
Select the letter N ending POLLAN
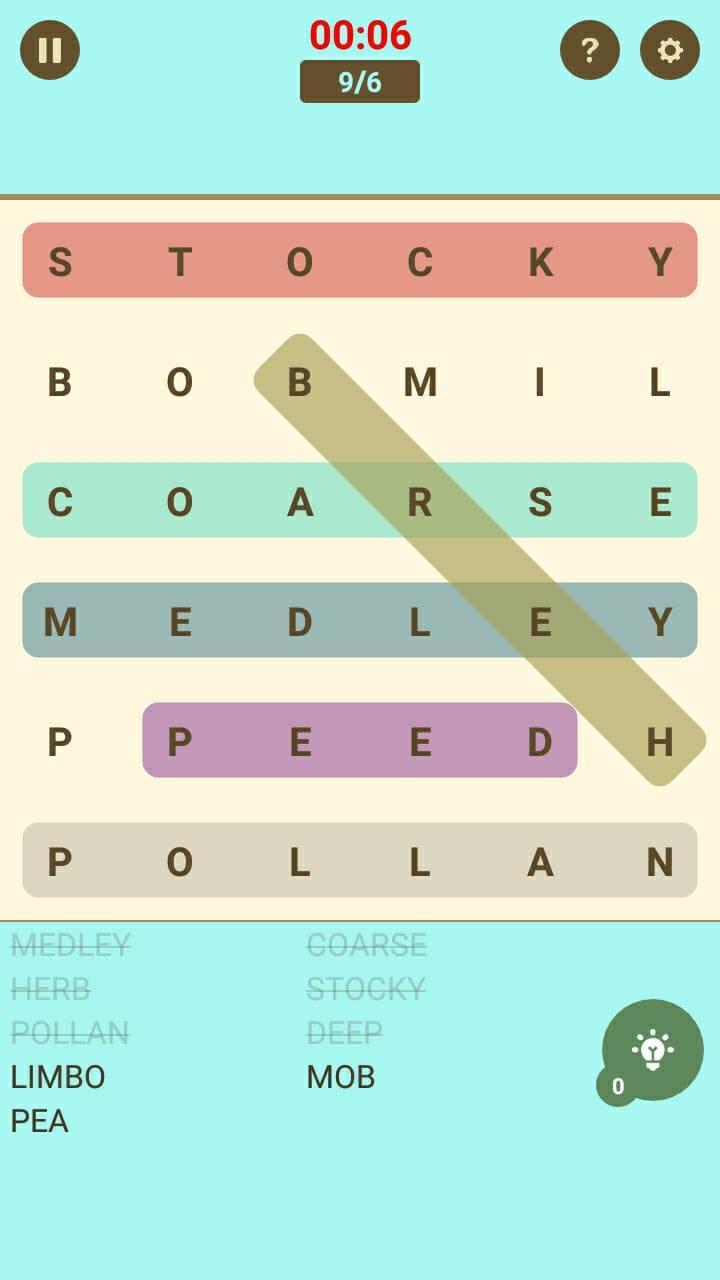click(660, 862)
